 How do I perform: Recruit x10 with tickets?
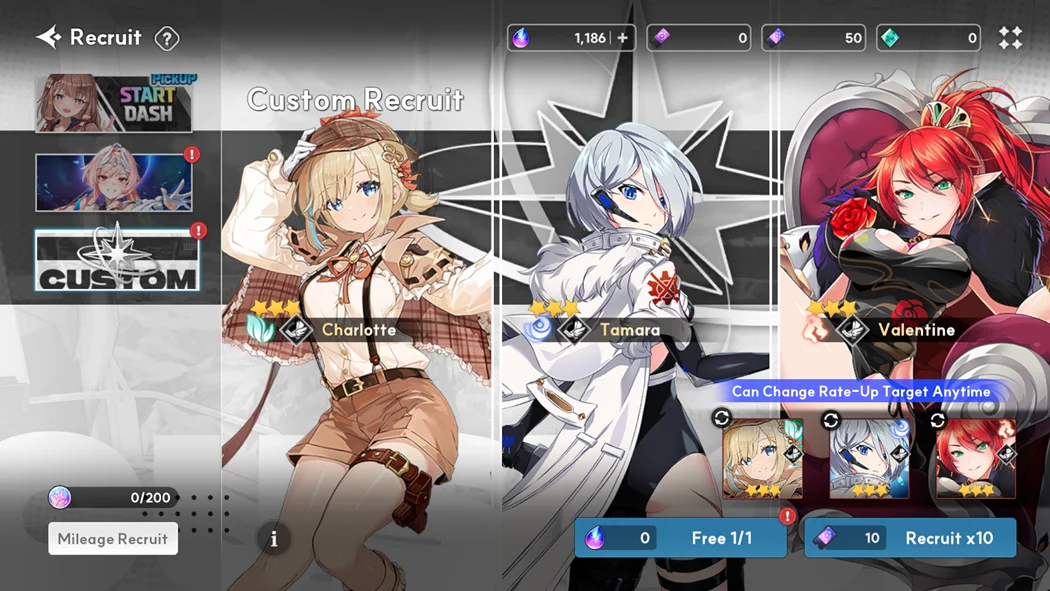point(910,538)
